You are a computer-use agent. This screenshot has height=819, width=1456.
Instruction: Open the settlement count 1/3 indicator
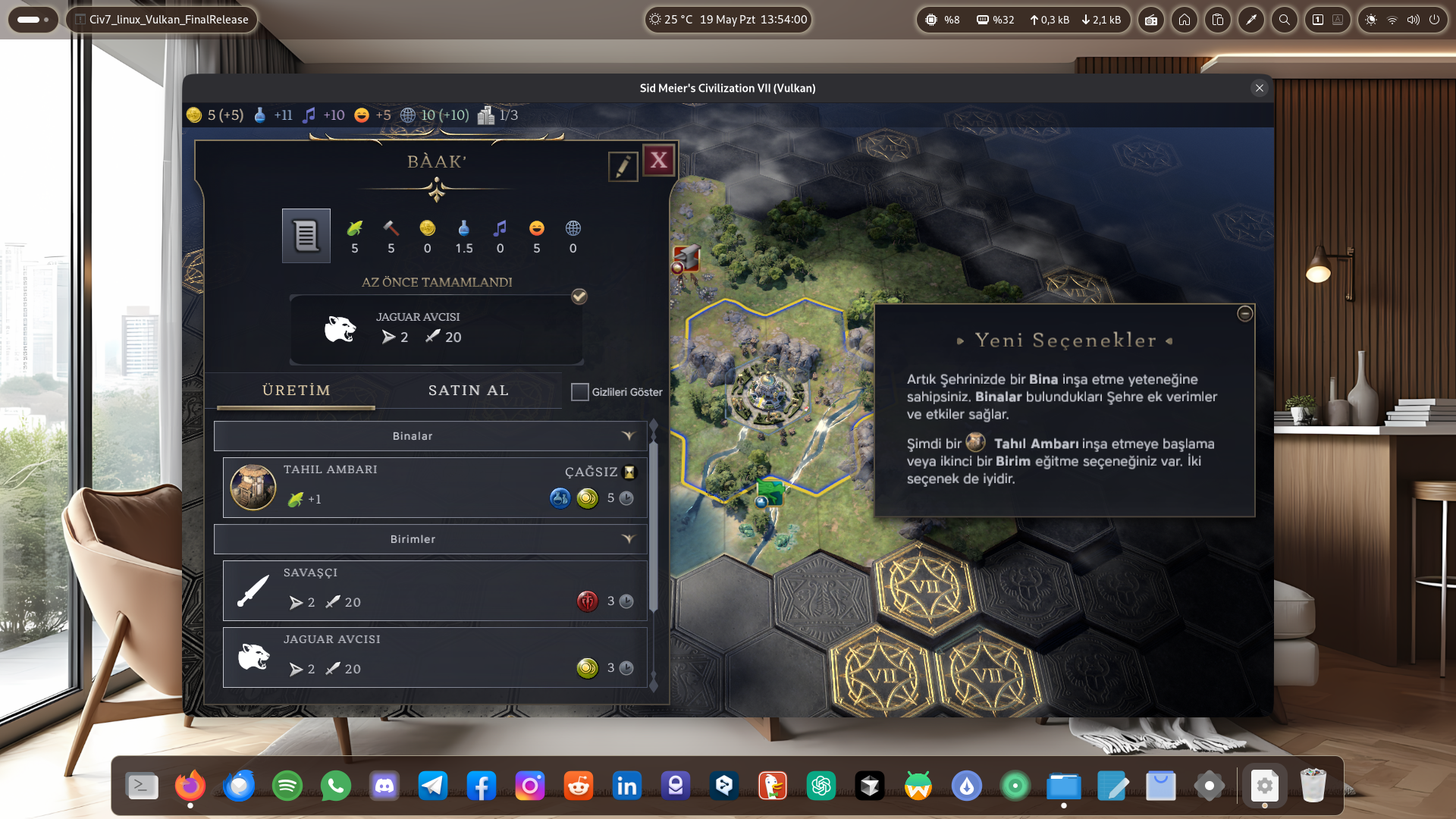[498, 115]
